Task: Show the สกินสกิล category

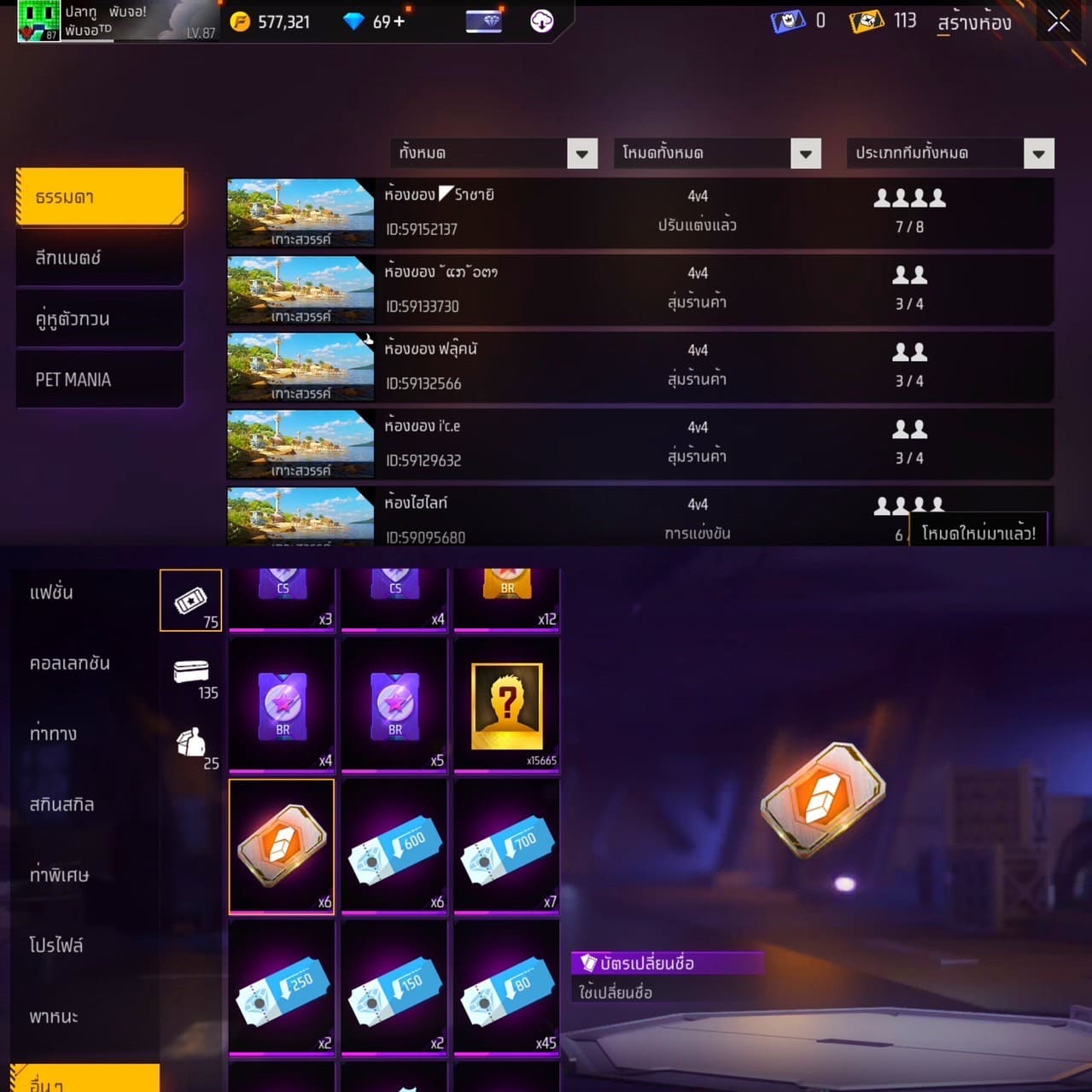Action: 61,804
